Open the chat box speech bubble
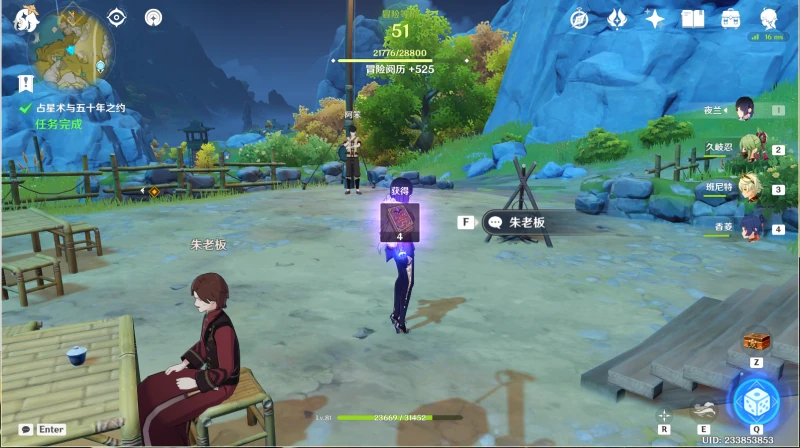 click(26, 429)
